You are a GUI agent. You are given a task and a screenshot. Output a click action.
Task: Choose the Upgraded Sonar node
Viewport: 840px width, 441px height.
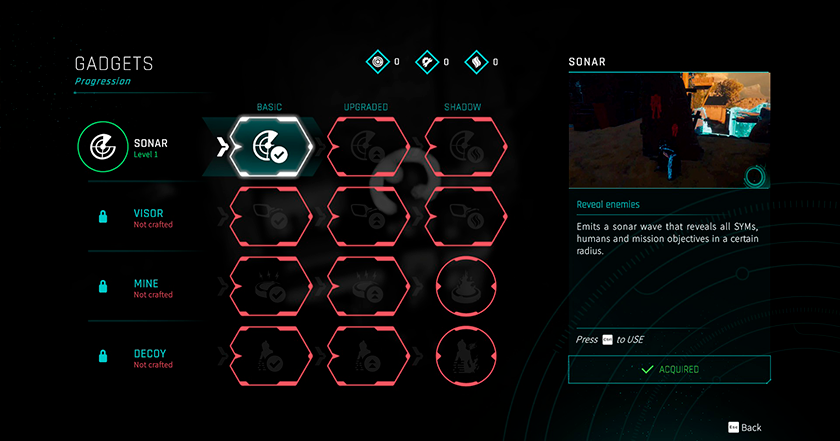368,148
